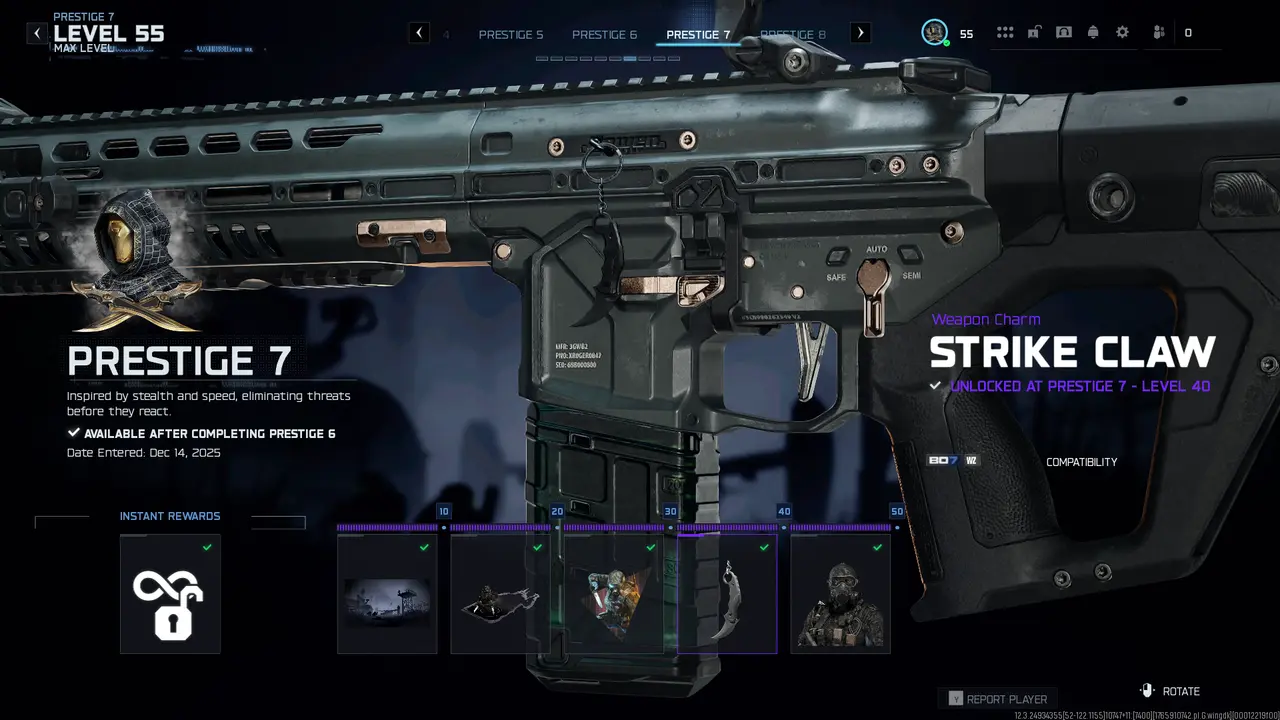The width and height of the screenshot is (1280, 720).
Task: Open the notifications bell
Action: click(1093, 33)
